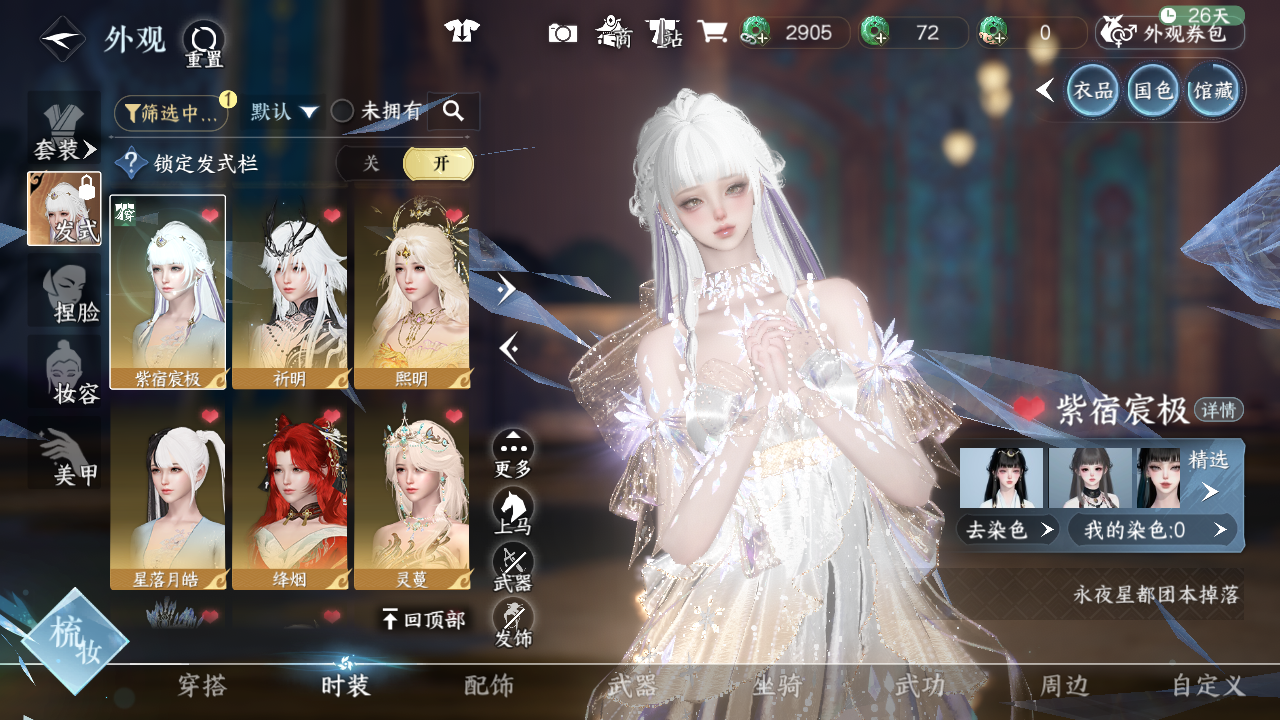Select the 祈明 hairstyle card
This screenshot has width=1280, height=720.
pos(290,292)
